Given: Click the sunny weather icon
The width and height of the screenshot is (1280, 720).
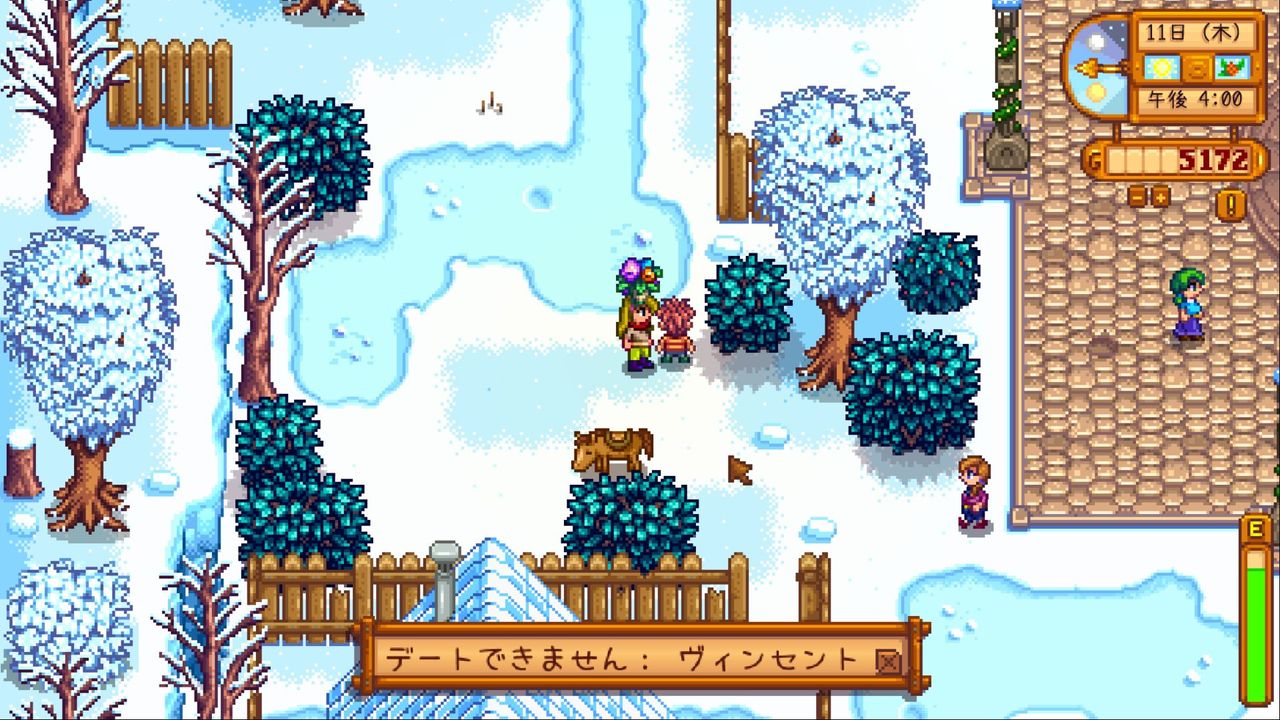Looking at the screenshot, I should (x=1162, y=66).
